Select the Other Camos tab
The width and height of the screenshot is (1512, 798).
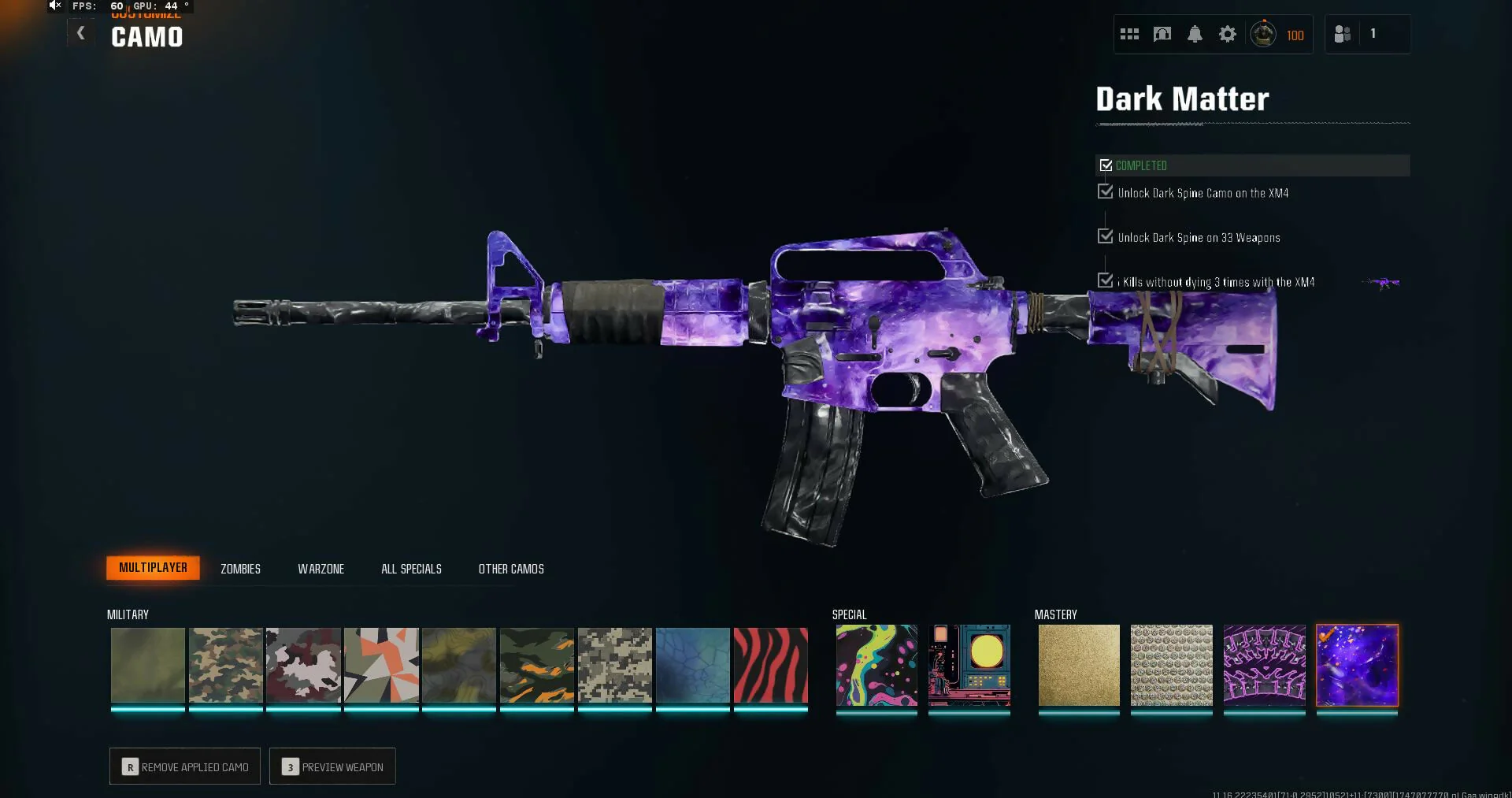[511, 569]
